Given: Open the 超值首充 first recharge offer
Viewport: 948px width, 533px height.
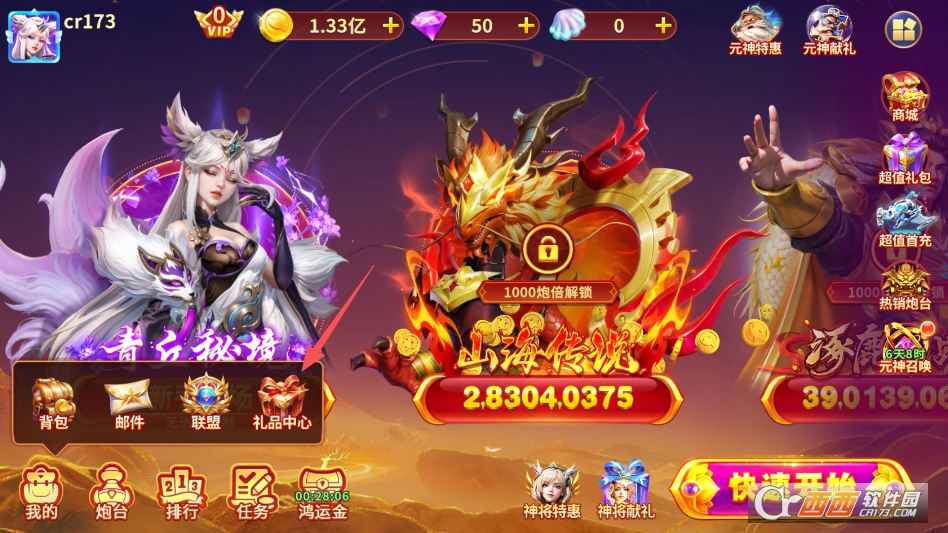Looking at the screenshot, I should (x=904, y=219).
